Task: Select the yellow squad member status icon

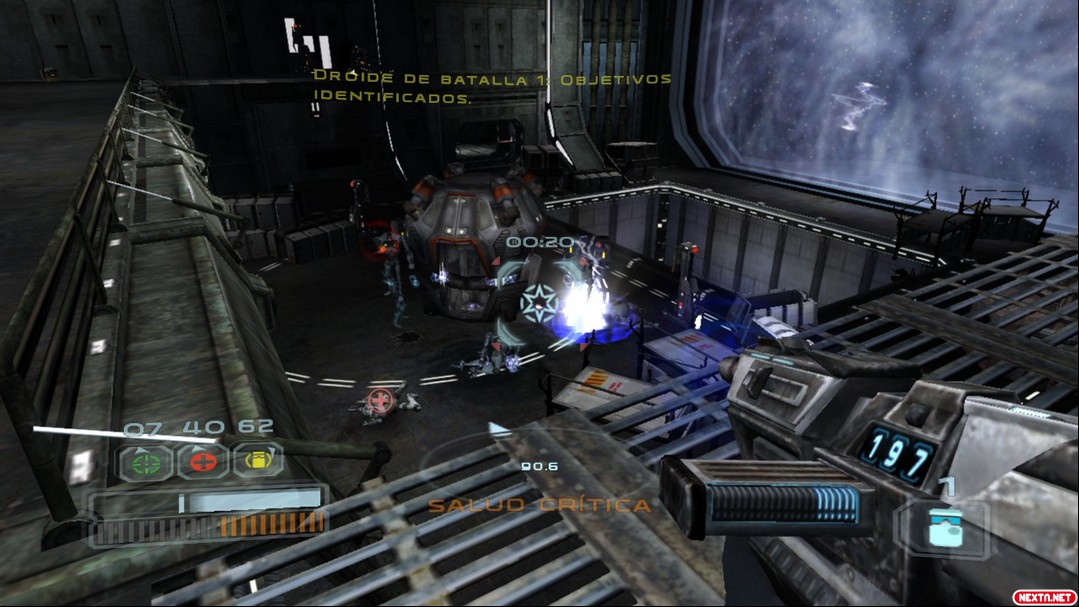Action: tap(258, 461)
